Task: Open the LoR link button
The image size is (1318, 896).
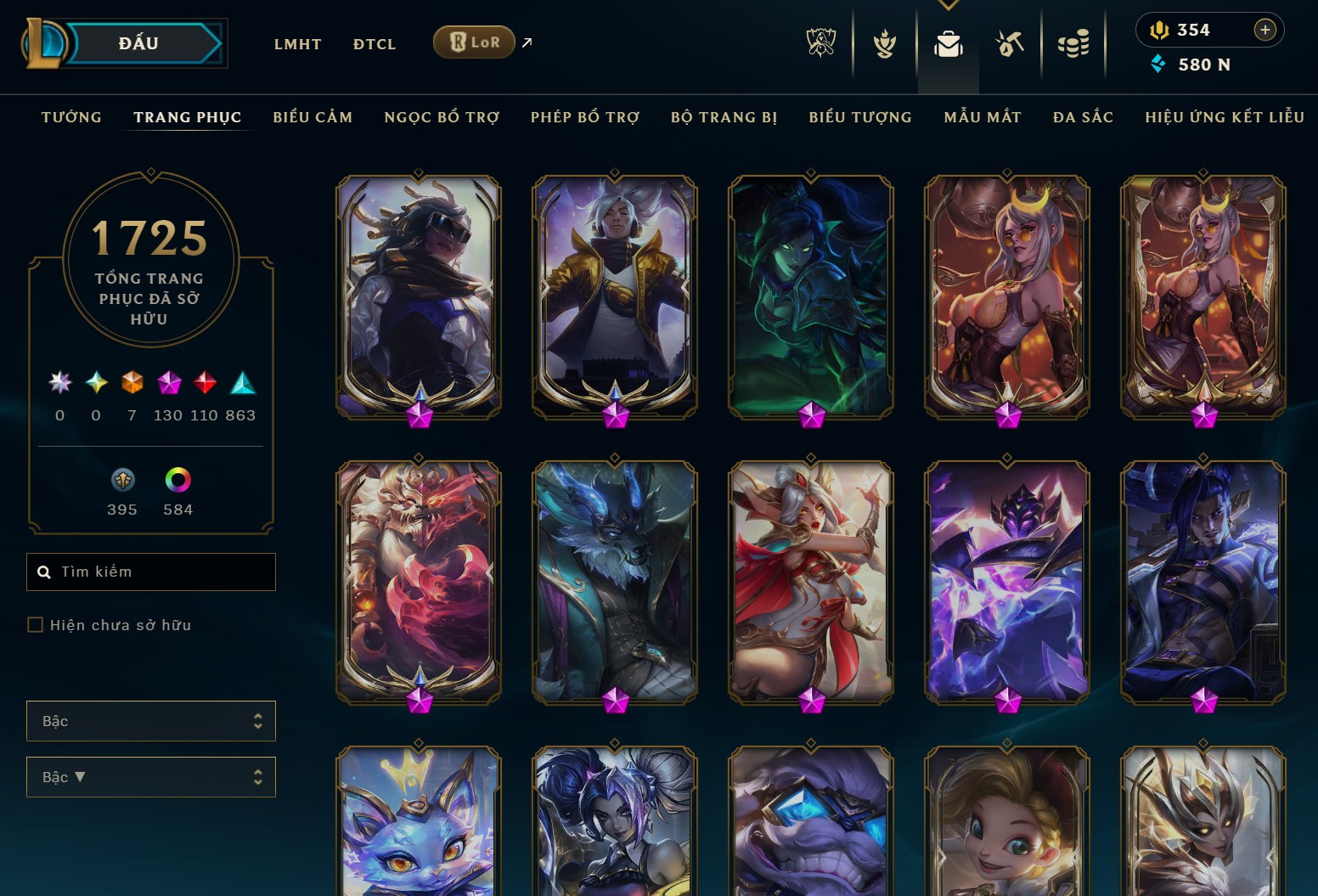Action: (x=473, y=41)
